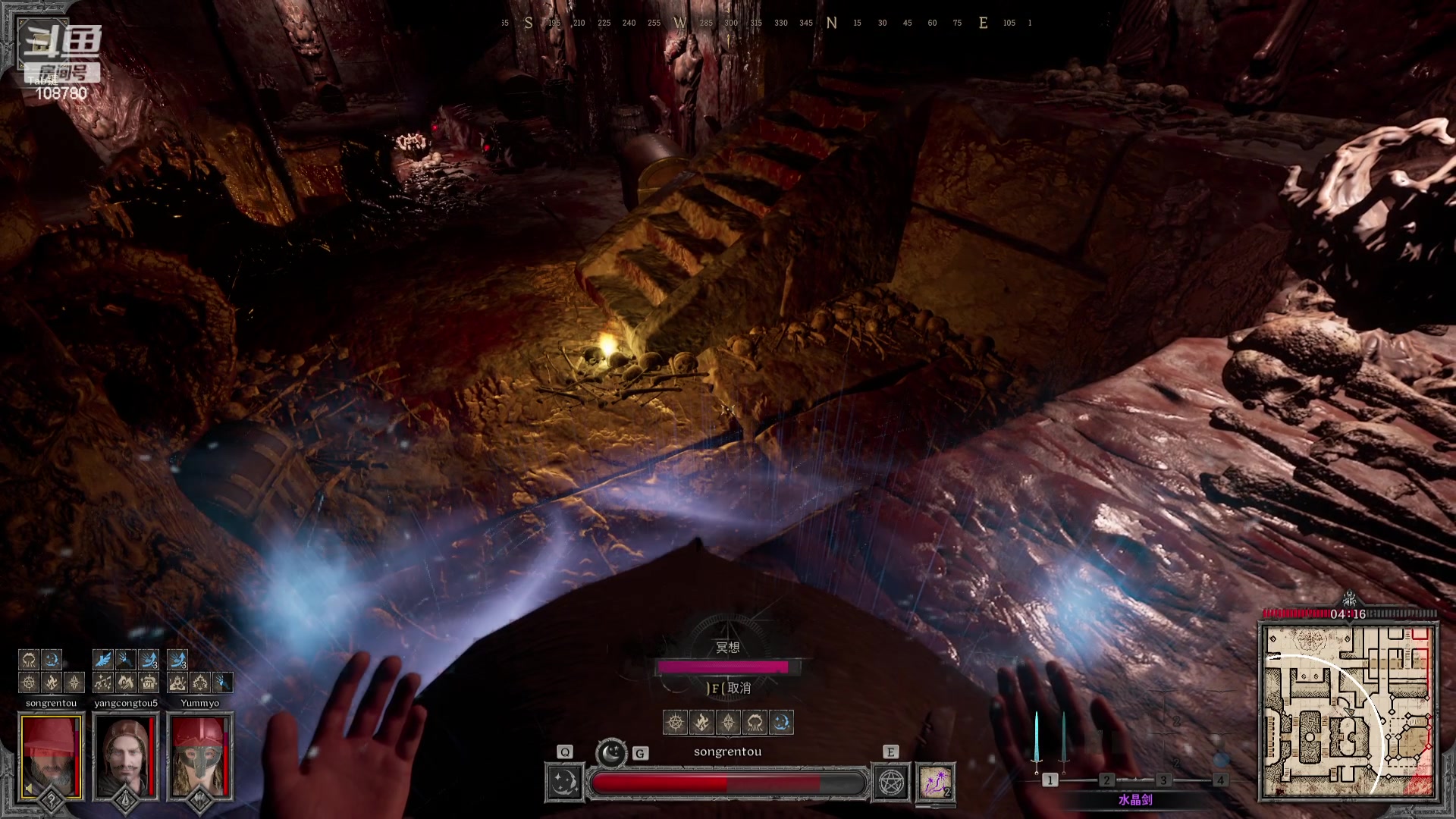Activate the pentagram spell slot

click(891, 783)
